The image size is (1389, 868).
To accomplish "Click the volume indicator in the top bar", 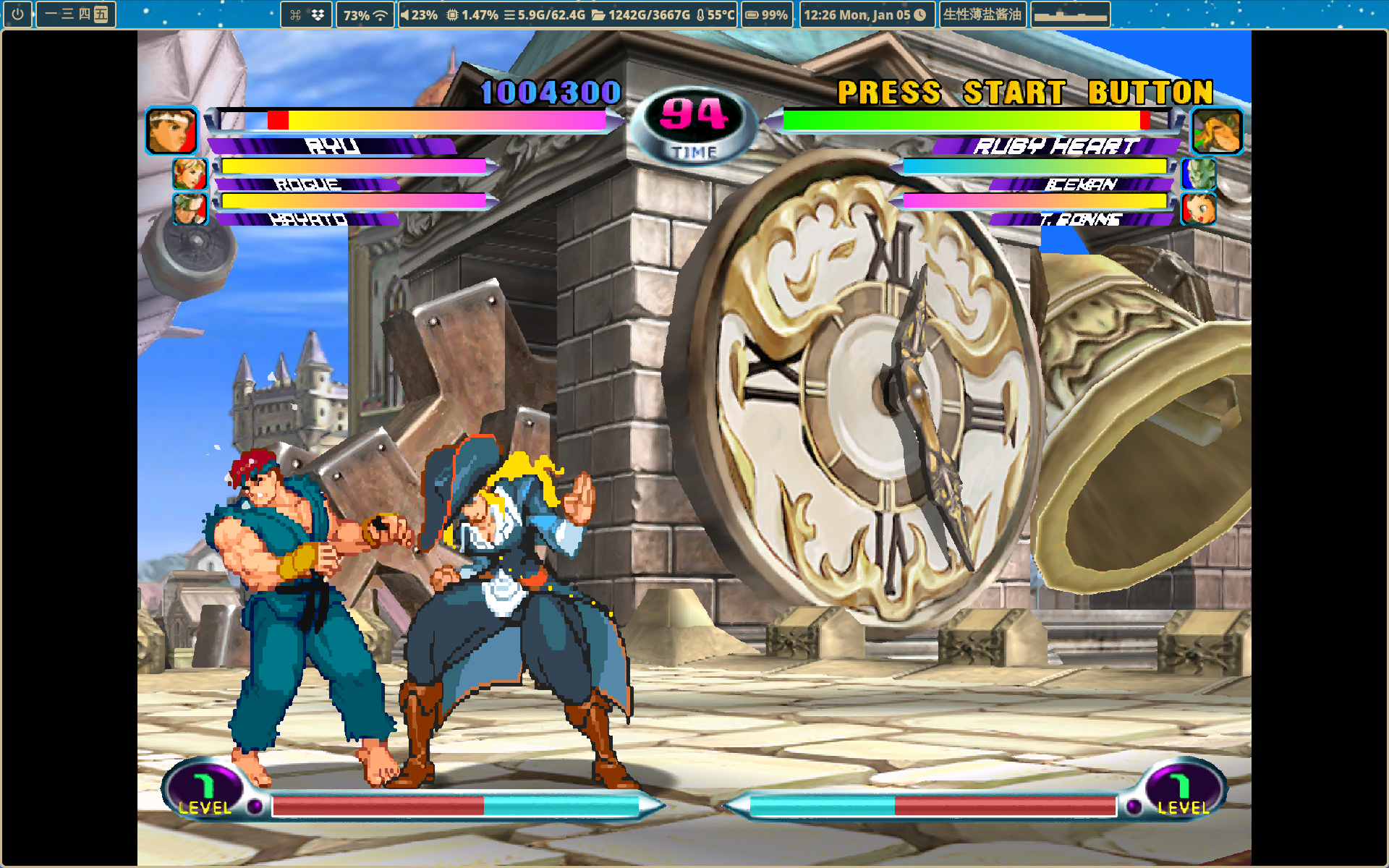I will (419, 14).
